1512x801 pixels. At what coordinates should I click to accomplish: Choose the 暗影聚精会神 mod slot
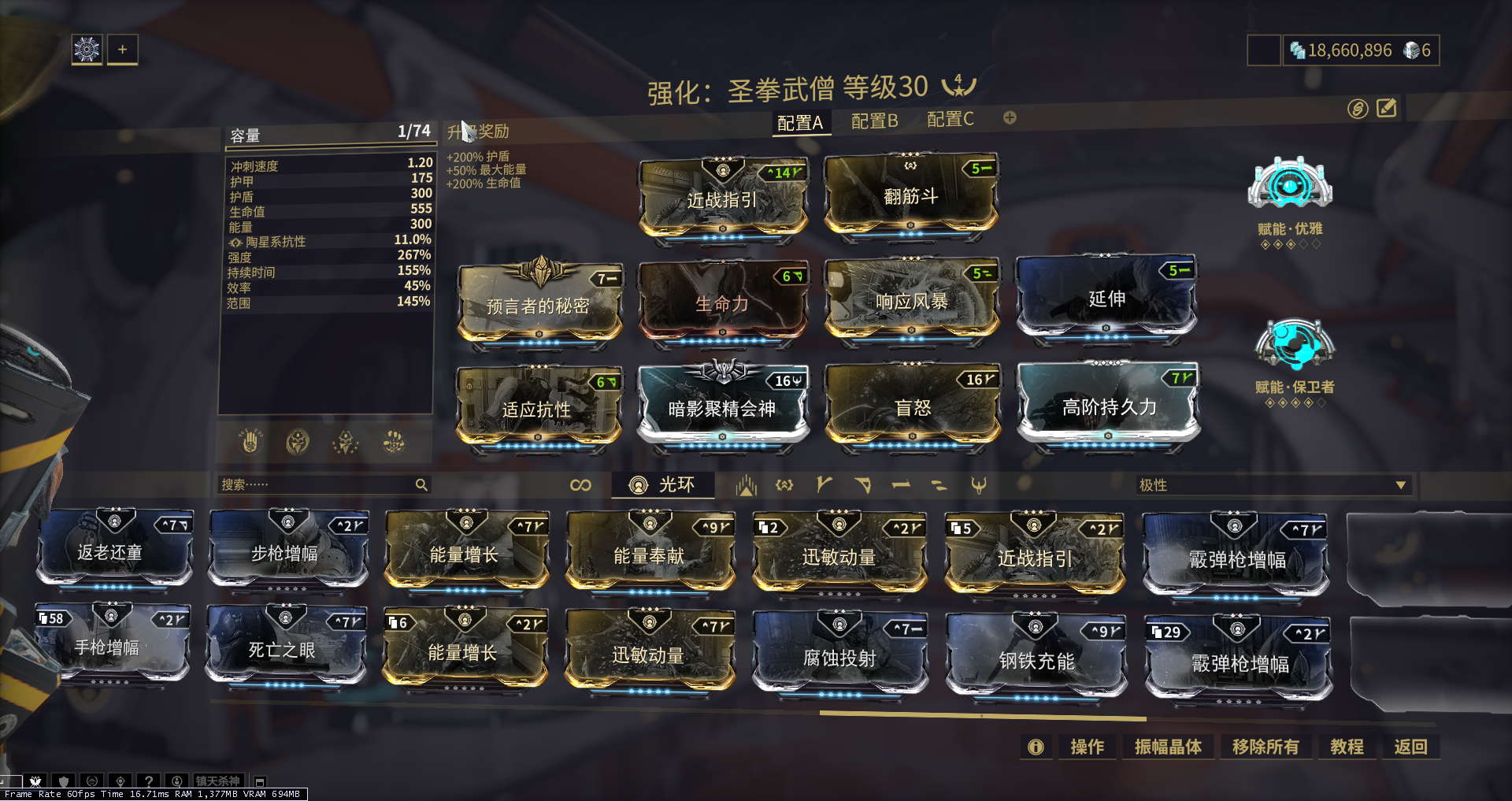(722, 407)
